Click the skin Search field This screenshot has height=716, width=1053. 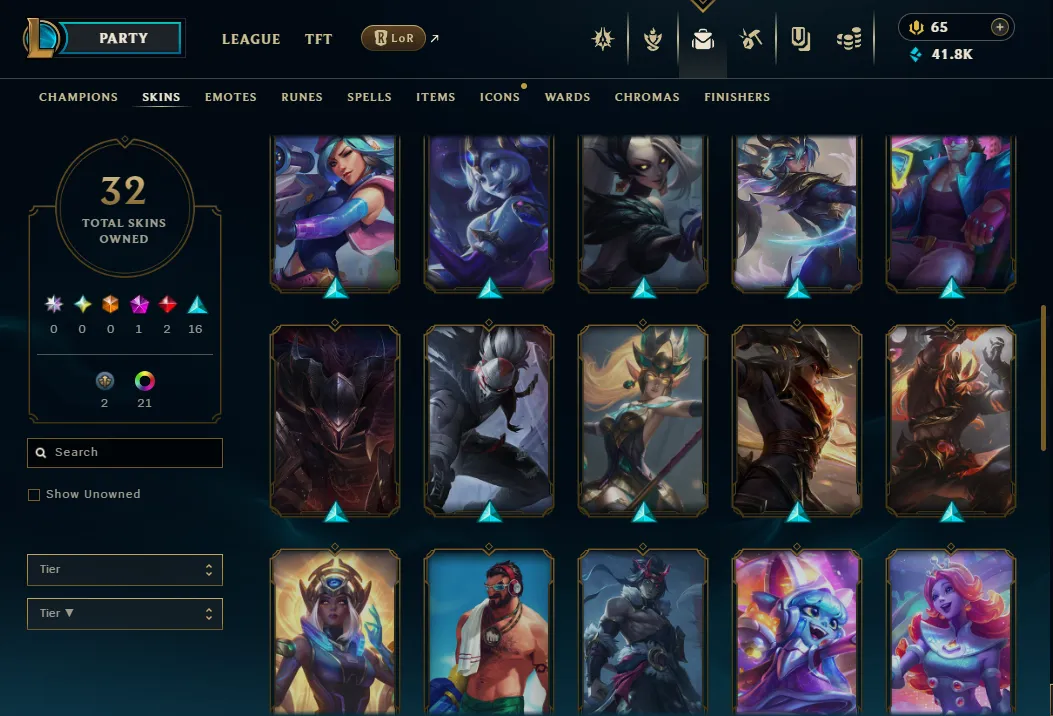coord(125,452)
